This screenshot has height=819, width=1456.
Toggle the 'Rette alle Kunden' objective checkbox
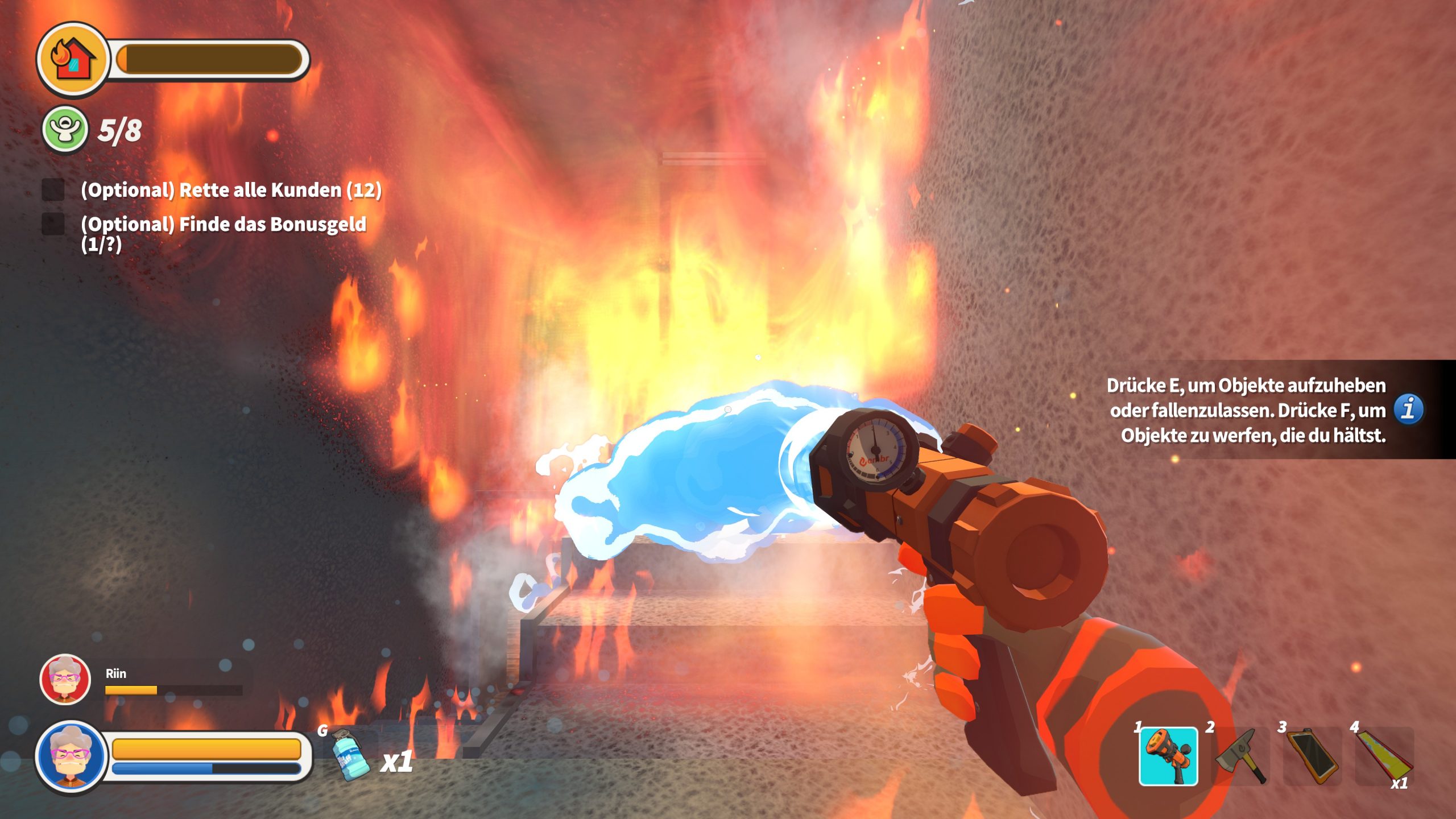(53, 190)
